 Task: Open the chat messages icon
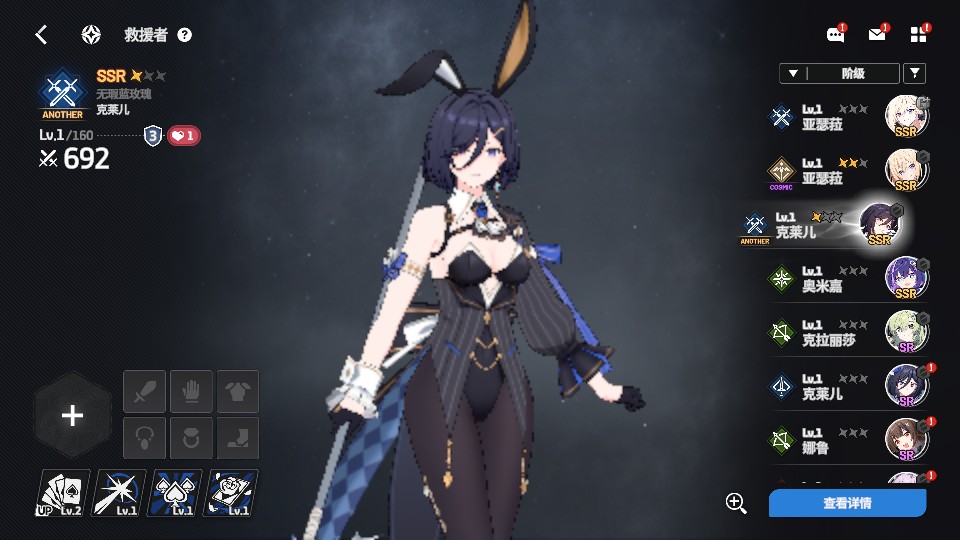(x=835, y=35)
